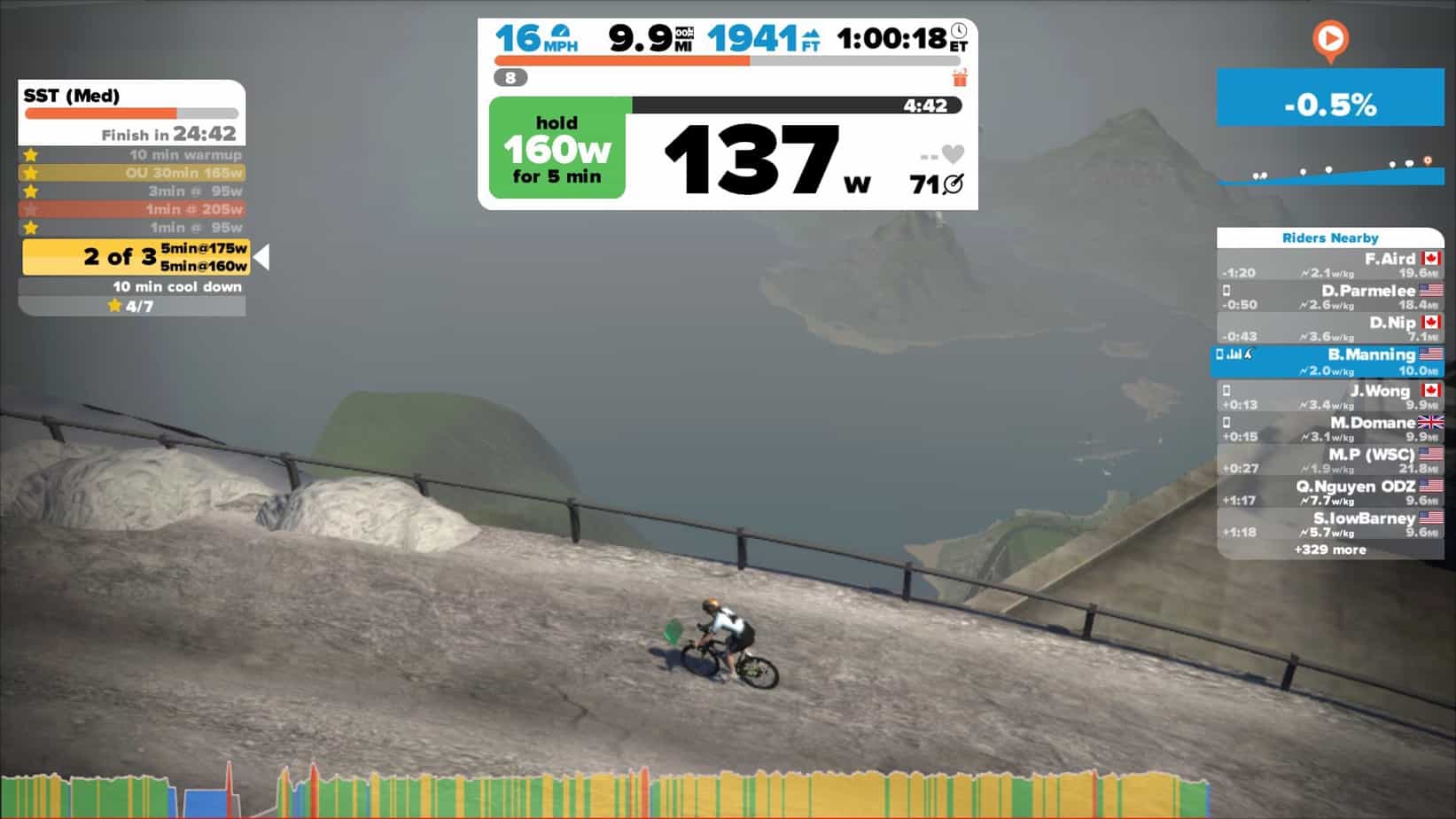This screenshot has width=1456, height=819.
Task: Collapse the Riders Nearby panel header
Action: tap(1330, 238)
